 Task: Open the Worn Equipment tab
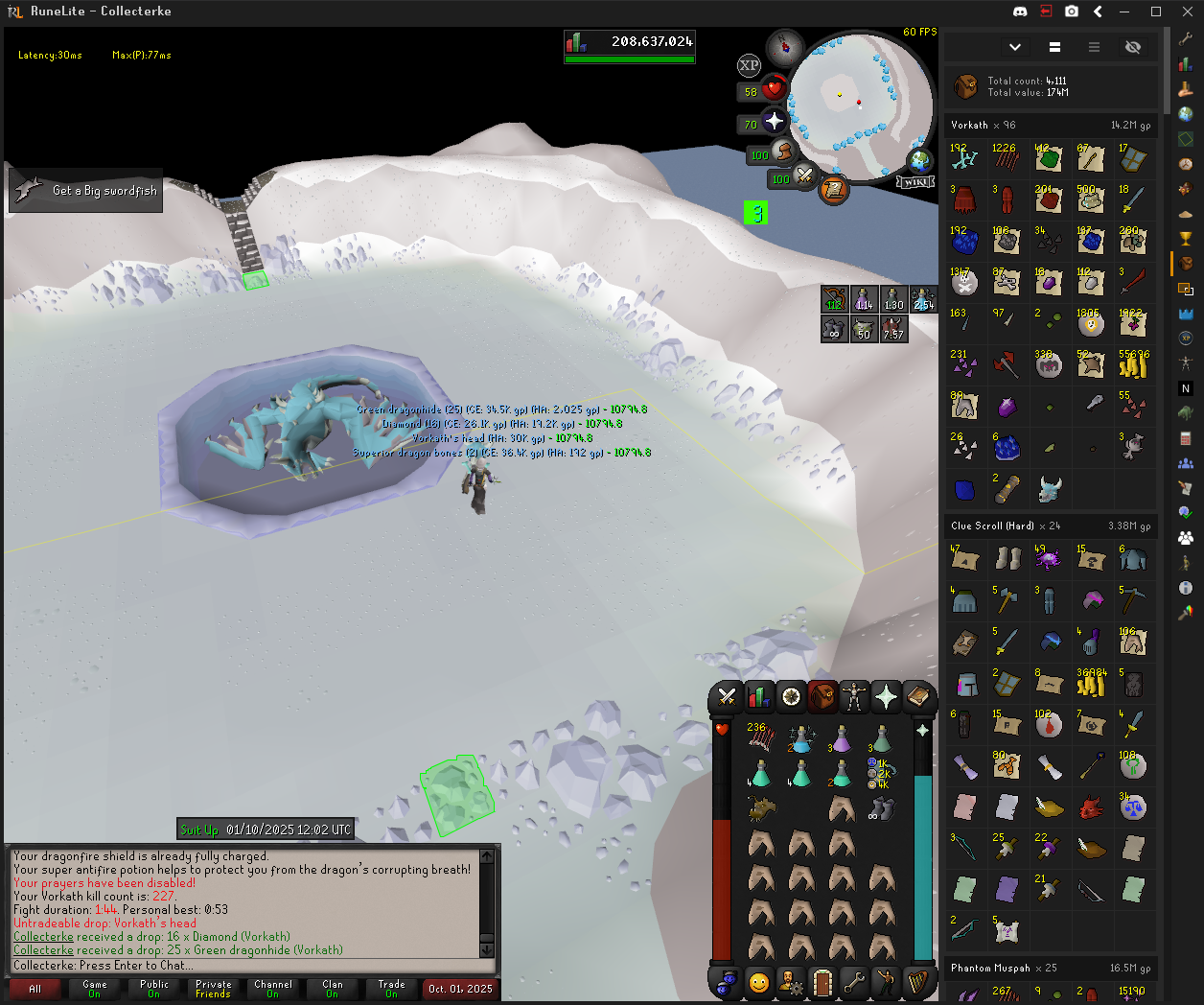pos(854,697)
